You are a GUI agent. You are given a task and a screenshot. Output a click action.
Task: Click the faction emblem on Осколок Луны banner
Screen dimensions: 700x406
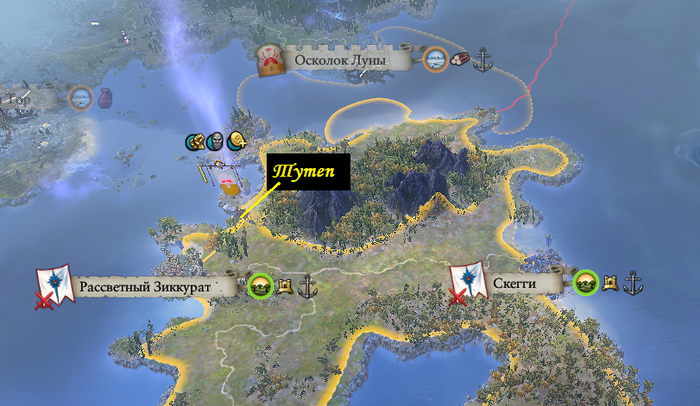click(270, 59)
